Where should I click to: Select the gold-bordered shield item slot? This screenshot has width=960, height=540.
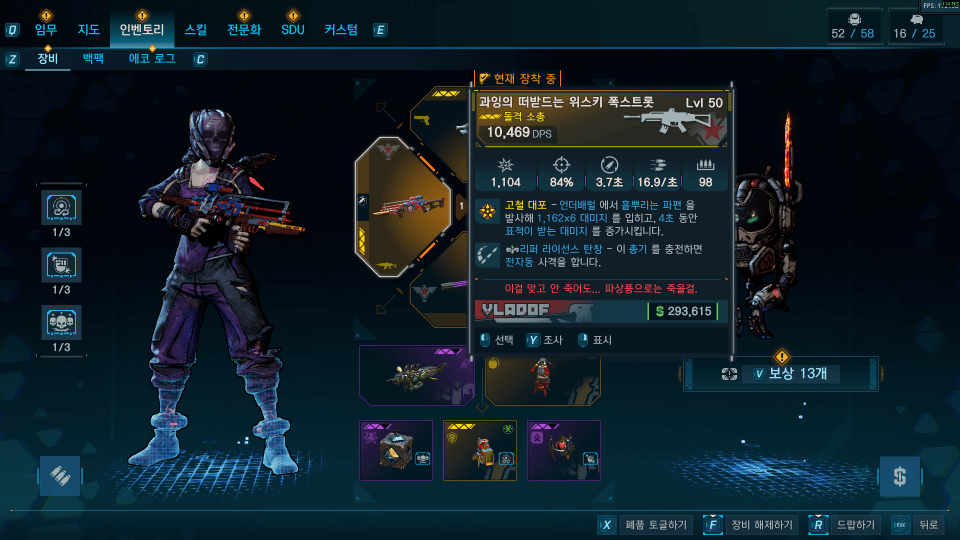(480, 450)
